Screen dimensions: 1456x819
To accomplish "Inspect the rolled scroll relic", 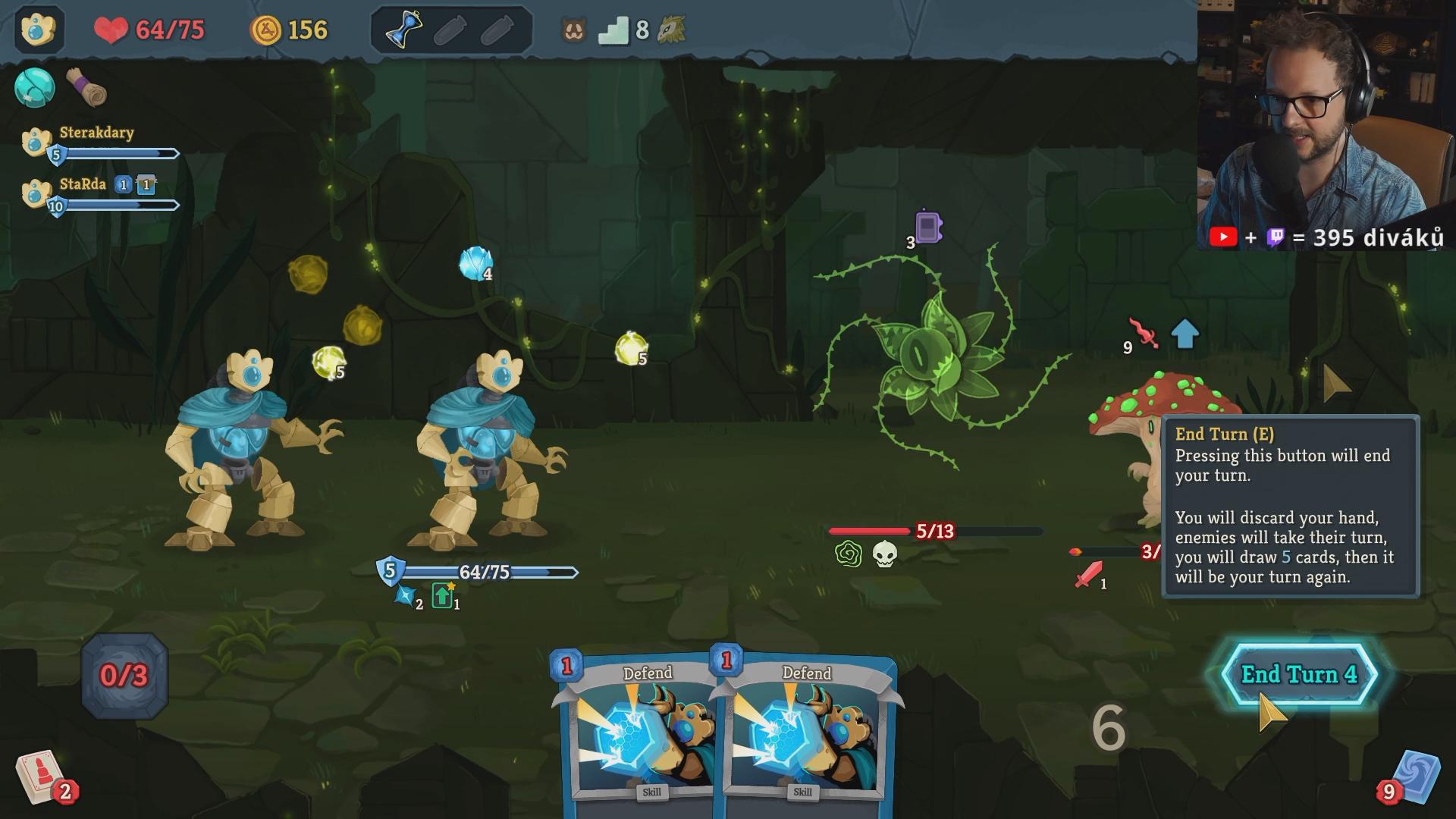I will click(87, 88).
